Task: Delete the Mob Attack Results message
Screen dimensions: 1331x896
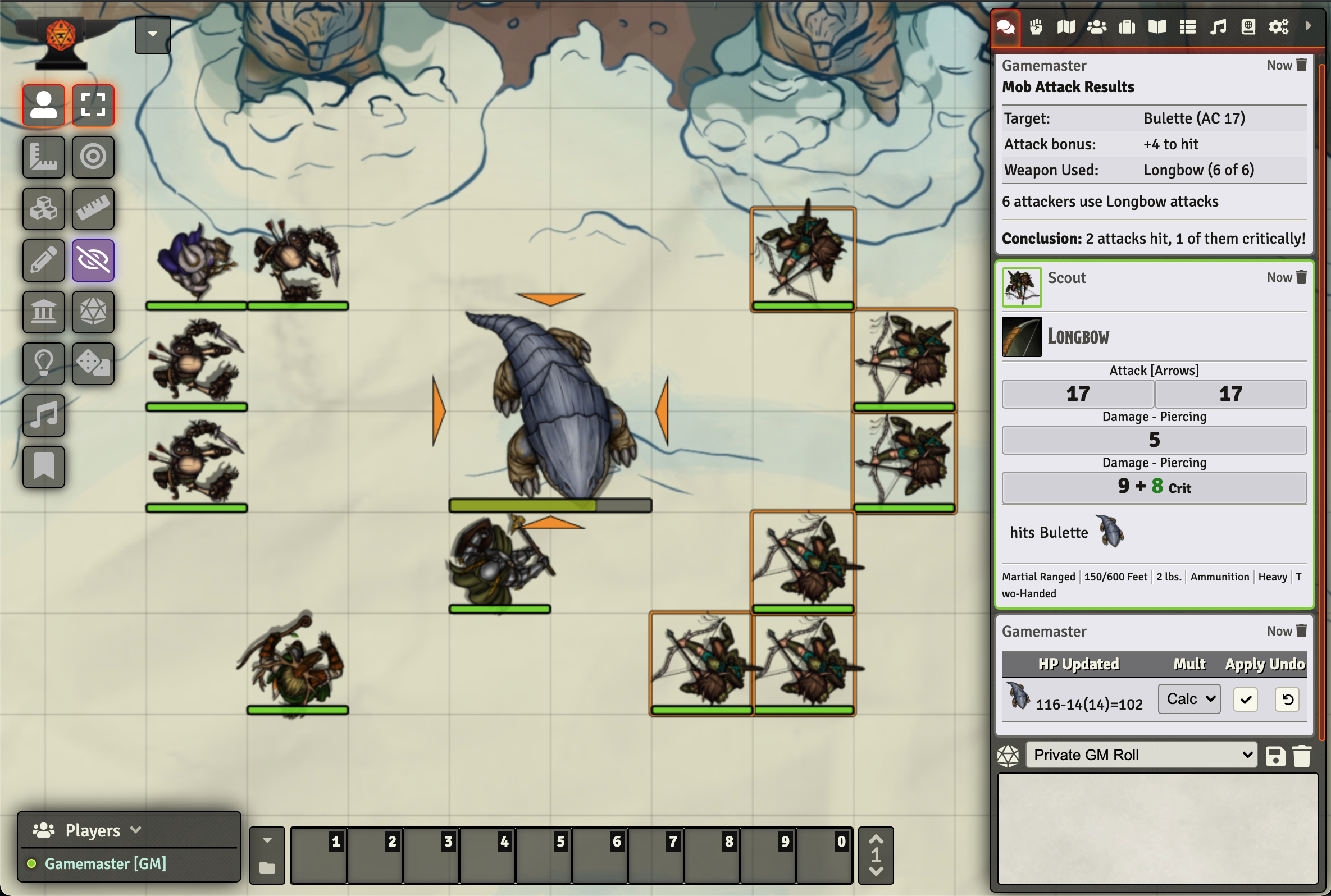Action: click(1302, 65)
